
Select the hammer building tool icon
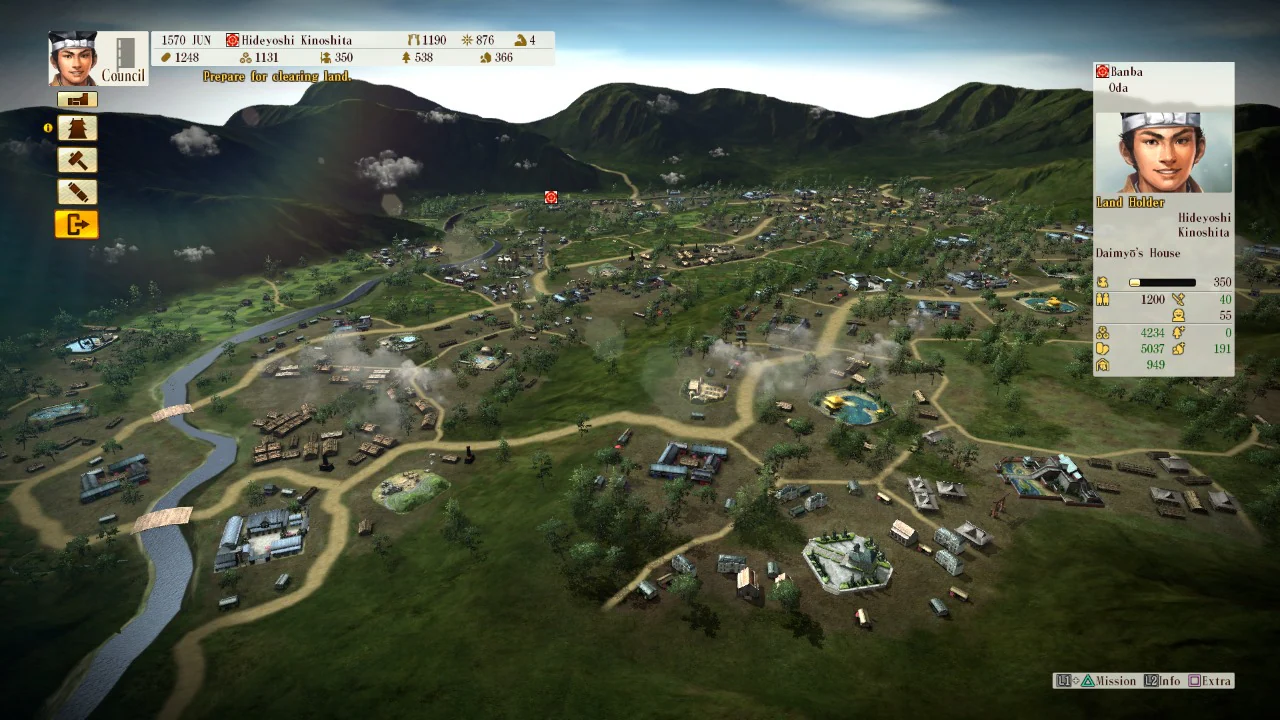pos(77,159)
